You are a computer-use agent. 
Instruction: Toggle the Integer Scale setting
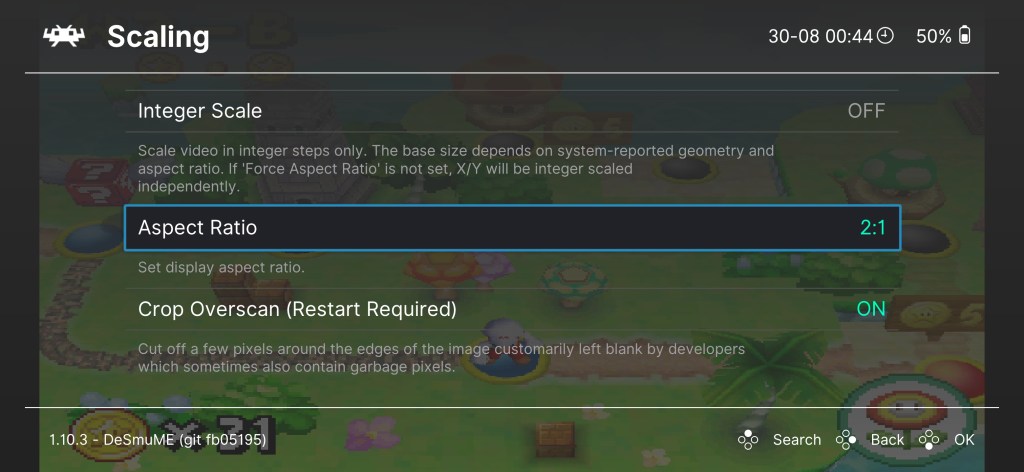[x=511, y=111]
